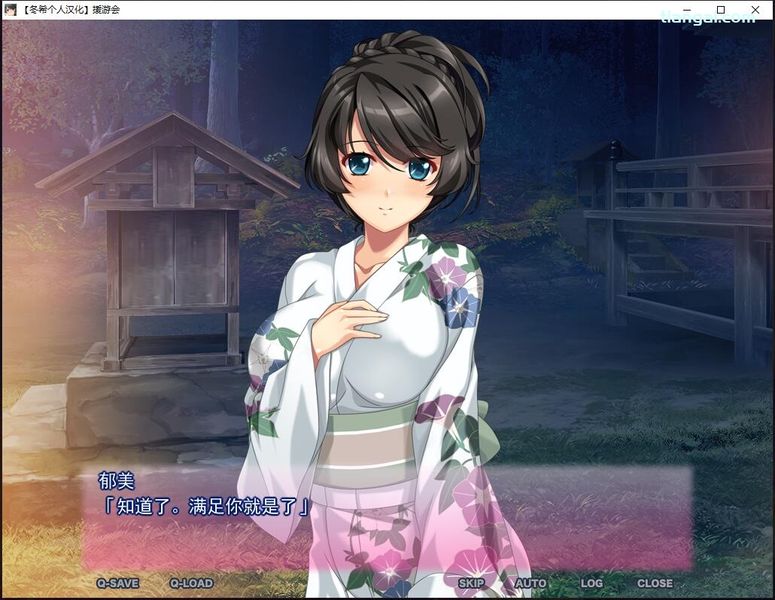This screenshot has height=600, width=775.
Task: Toggle AUTO text advance mode
Action: [530, 583]
